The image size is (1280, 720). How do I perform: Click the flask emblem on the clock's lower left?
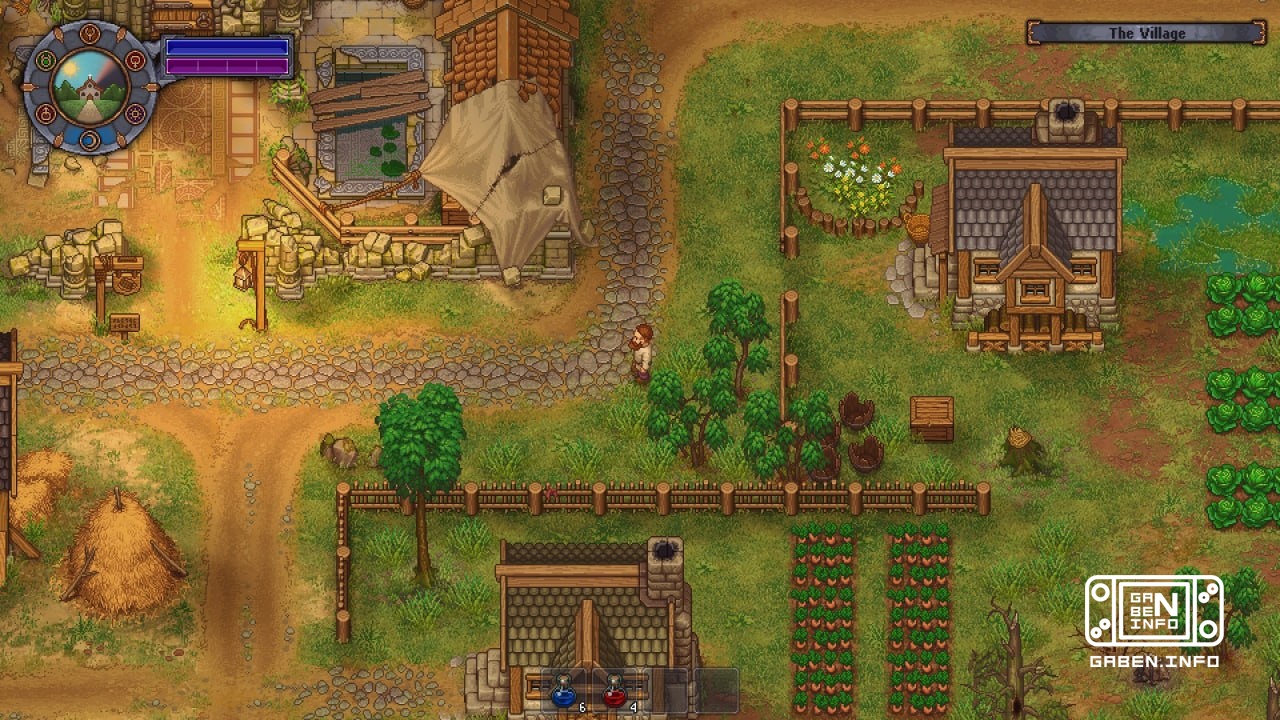pos(47,113)
